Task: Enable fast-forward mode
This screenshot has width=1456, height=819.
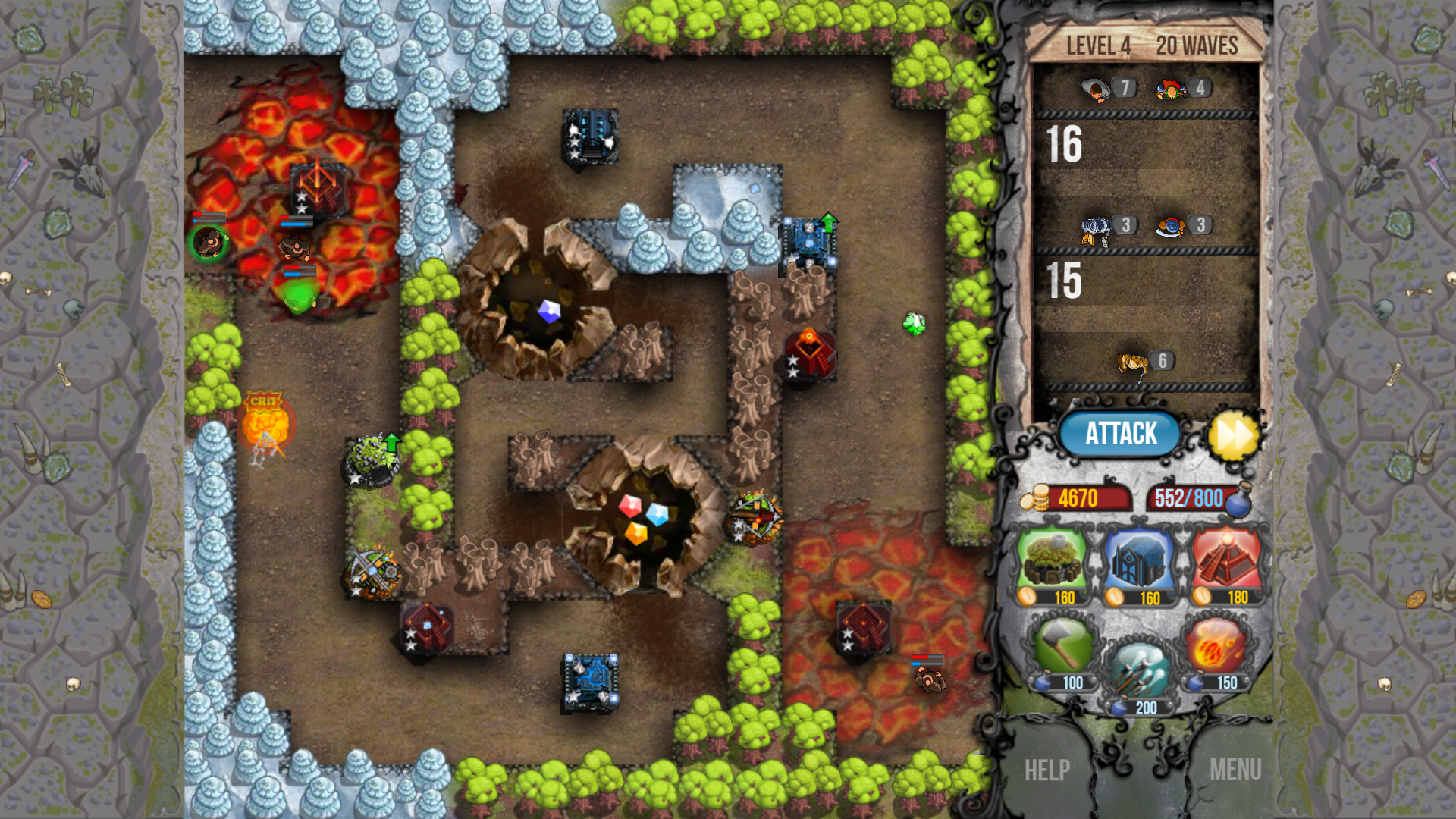Action: coord(1236,434)
